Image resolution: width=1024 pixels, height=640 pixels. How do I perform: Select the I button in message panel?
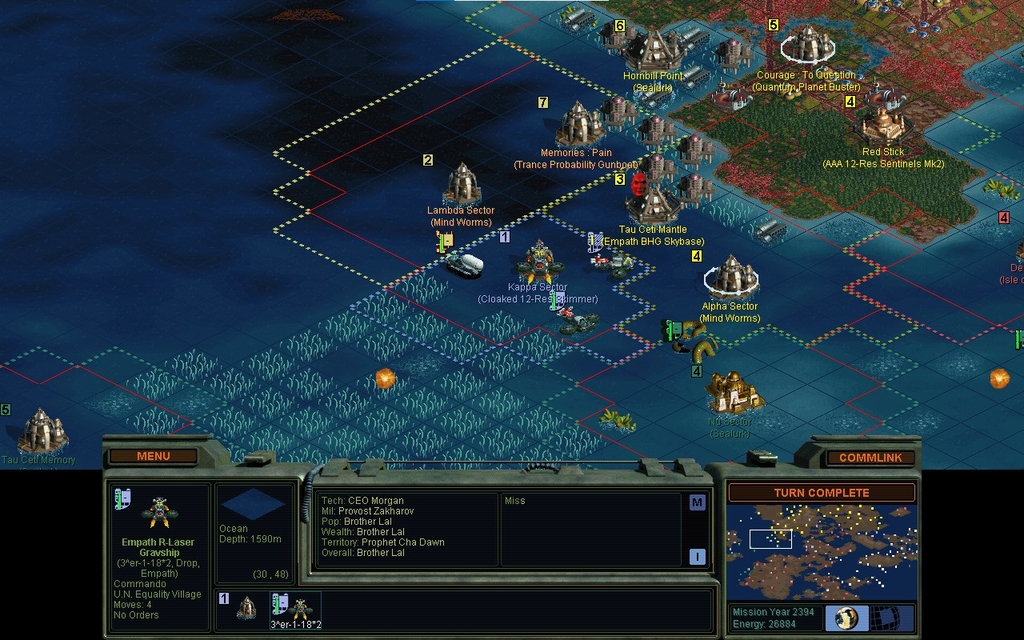[x=697, y=556]
